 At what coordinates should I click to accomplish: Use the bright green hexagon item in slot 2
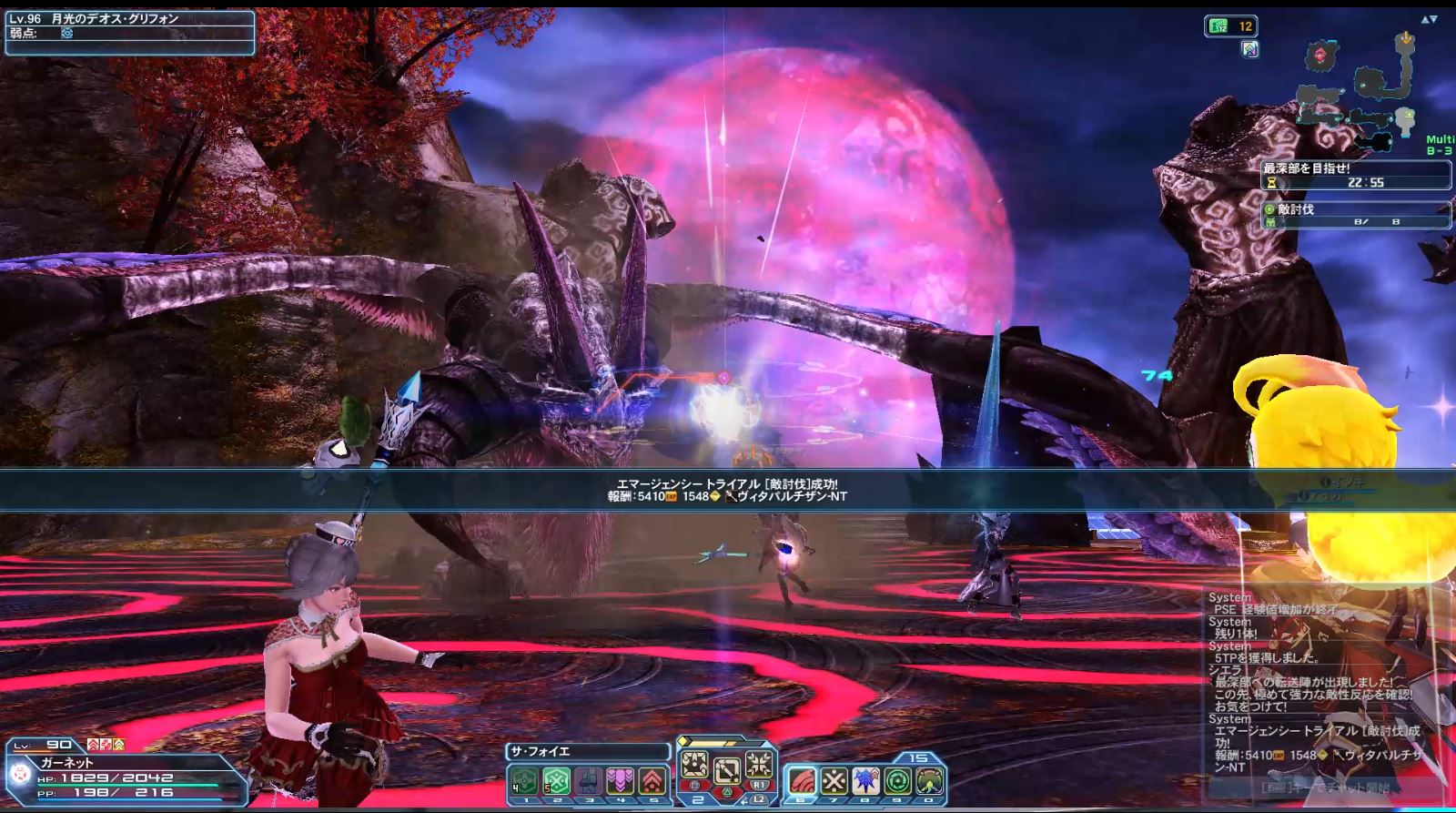(556, 781)
